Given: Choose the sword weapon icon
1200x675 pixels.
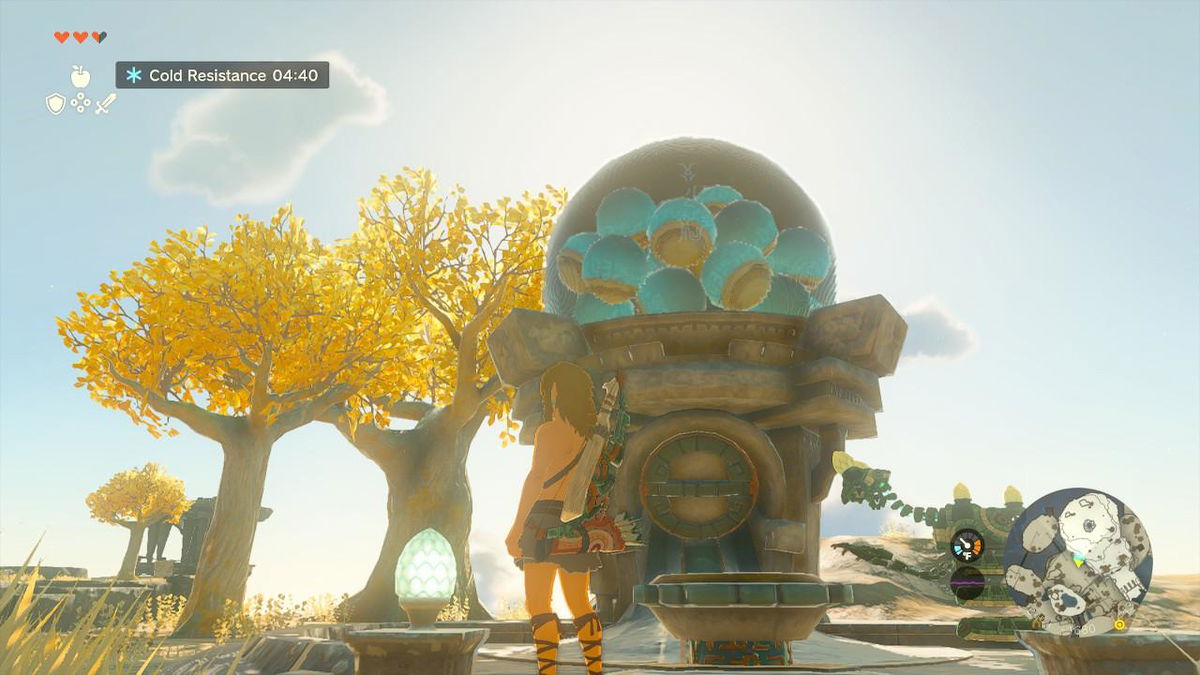Looking at the screenshot, I should click(x=106, y=103).
